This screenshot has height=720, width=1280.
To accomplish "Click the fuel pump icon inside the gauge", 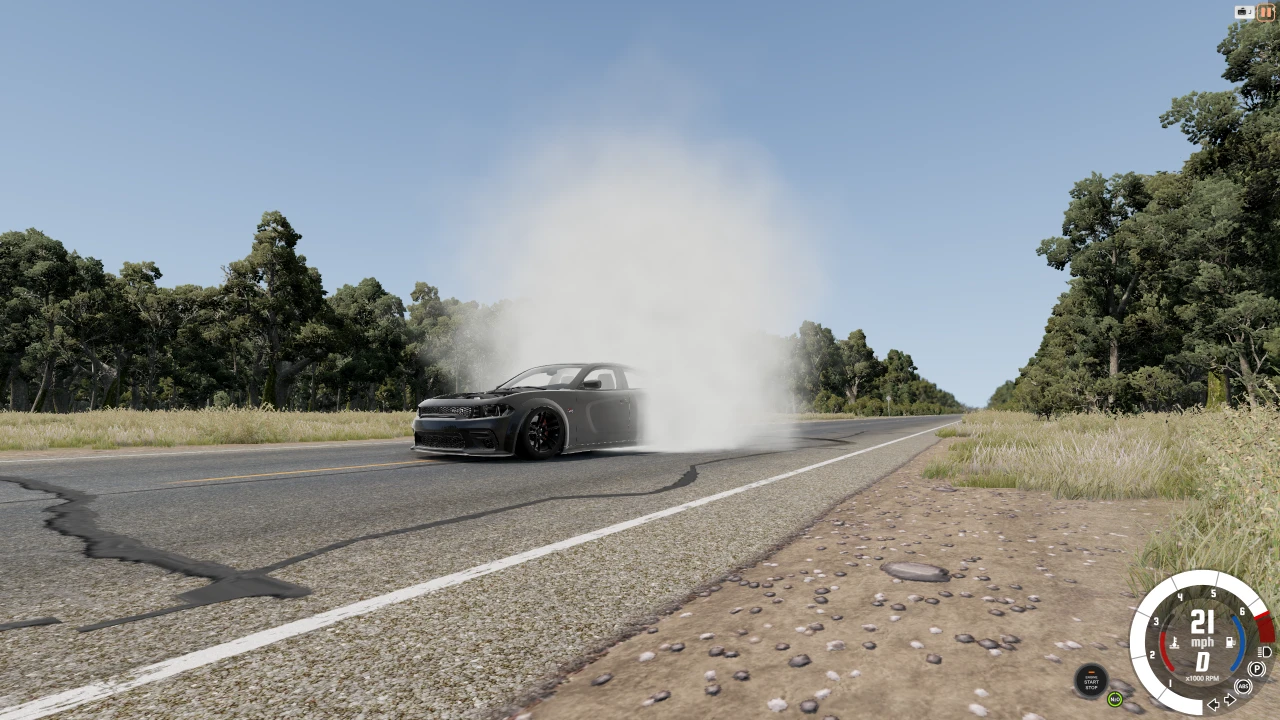I will click(1231, 642).
